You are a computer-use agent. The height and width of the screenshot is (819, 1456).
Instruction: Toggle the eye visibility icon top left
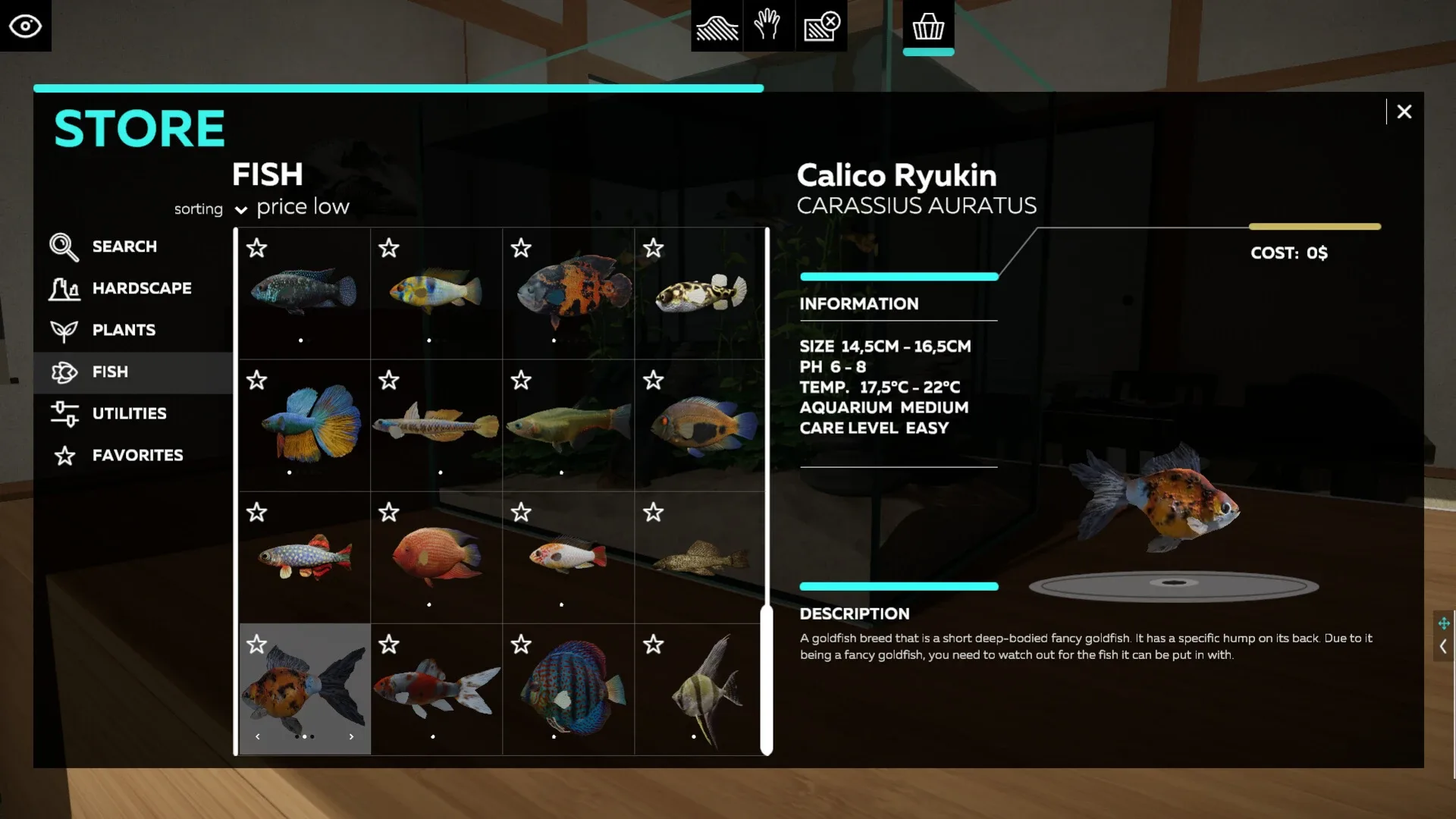click(26, 25)
